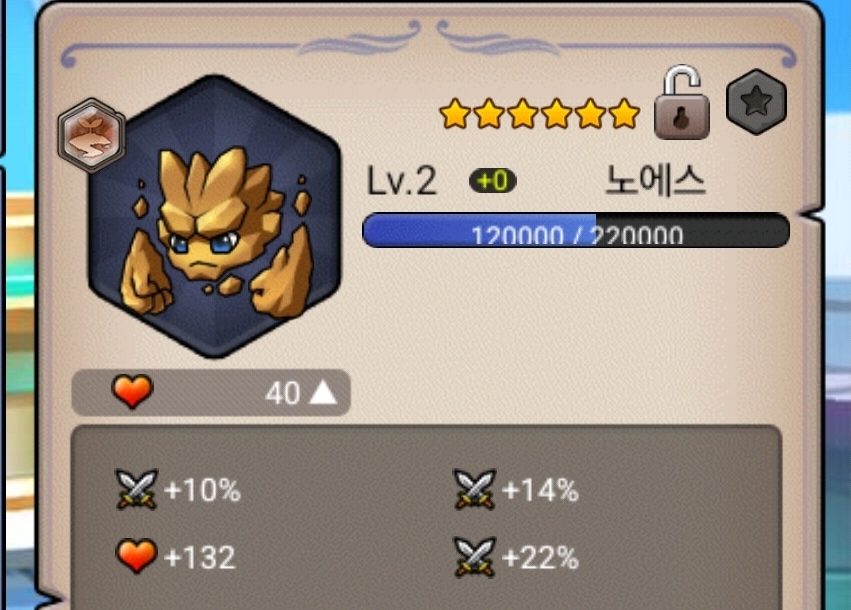851x610 pixels.
Task: Tap the small fist element badge
Action: (x=90, y=136)
